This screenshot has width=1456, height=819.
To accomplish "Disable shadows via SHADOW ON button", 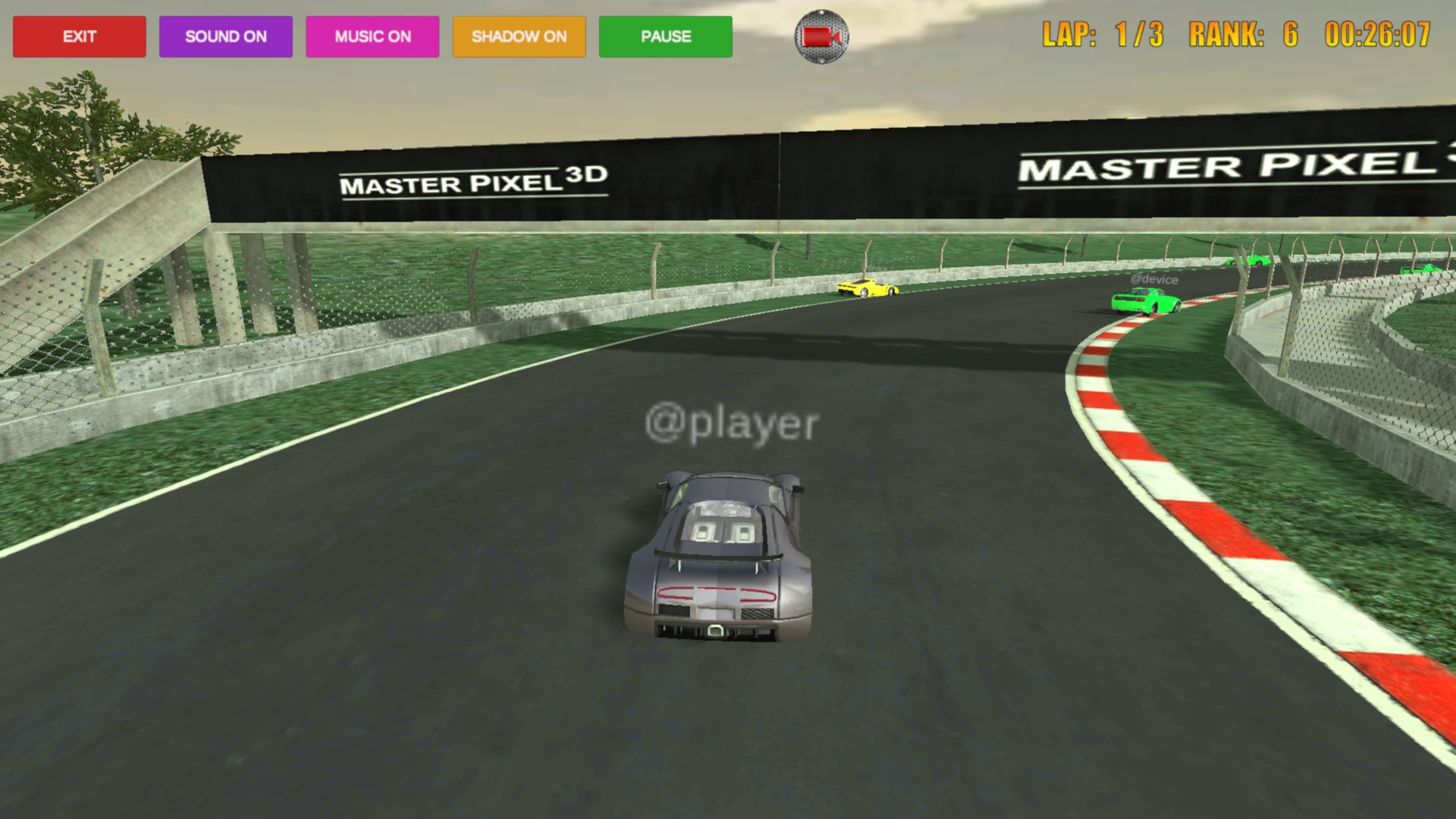I will tap(519, 36).
